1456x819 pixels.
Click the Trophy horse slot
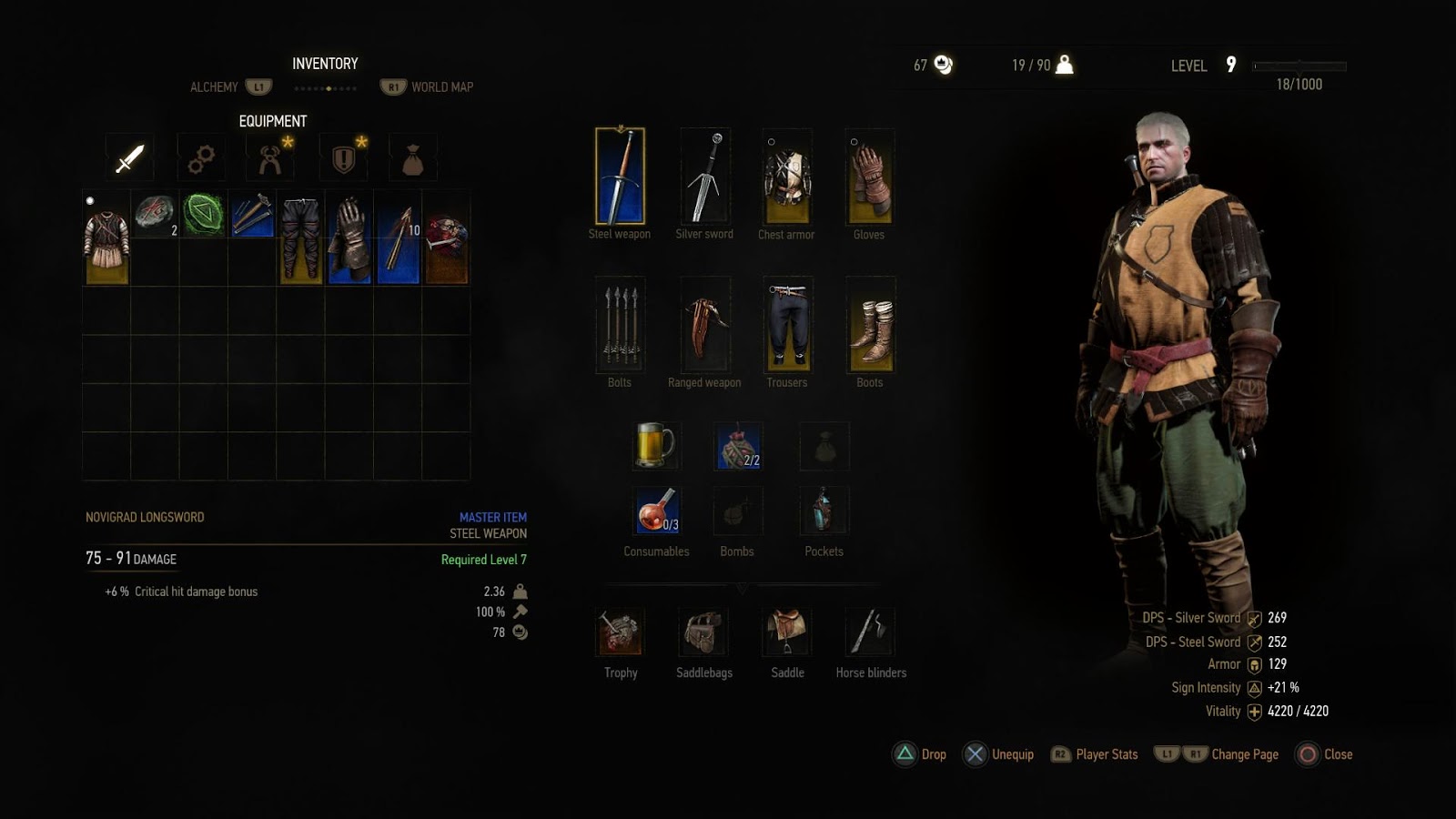(621, 632)
